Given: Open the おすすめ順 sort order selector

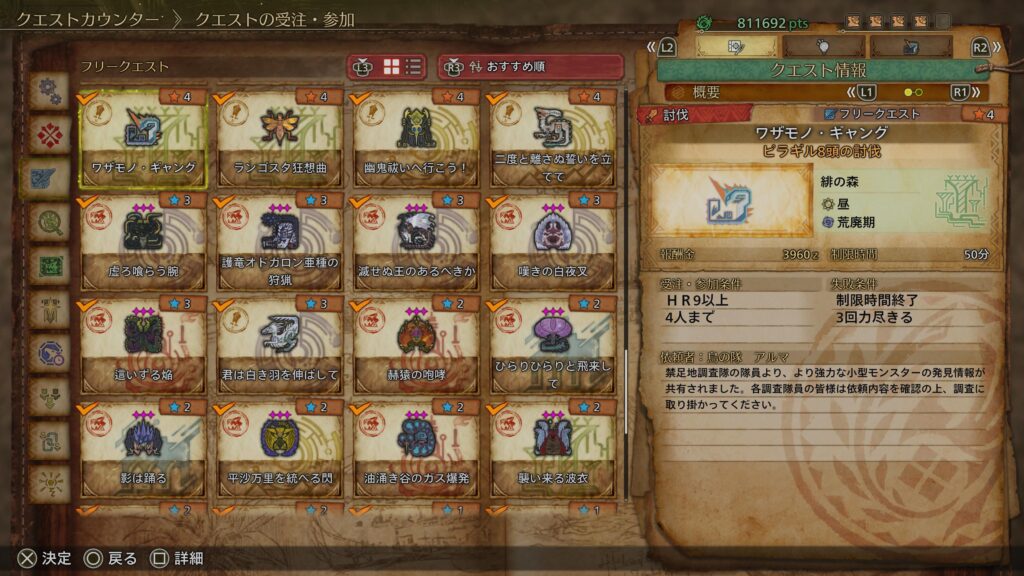Looking at the screenshot, I should click(530, 67).
